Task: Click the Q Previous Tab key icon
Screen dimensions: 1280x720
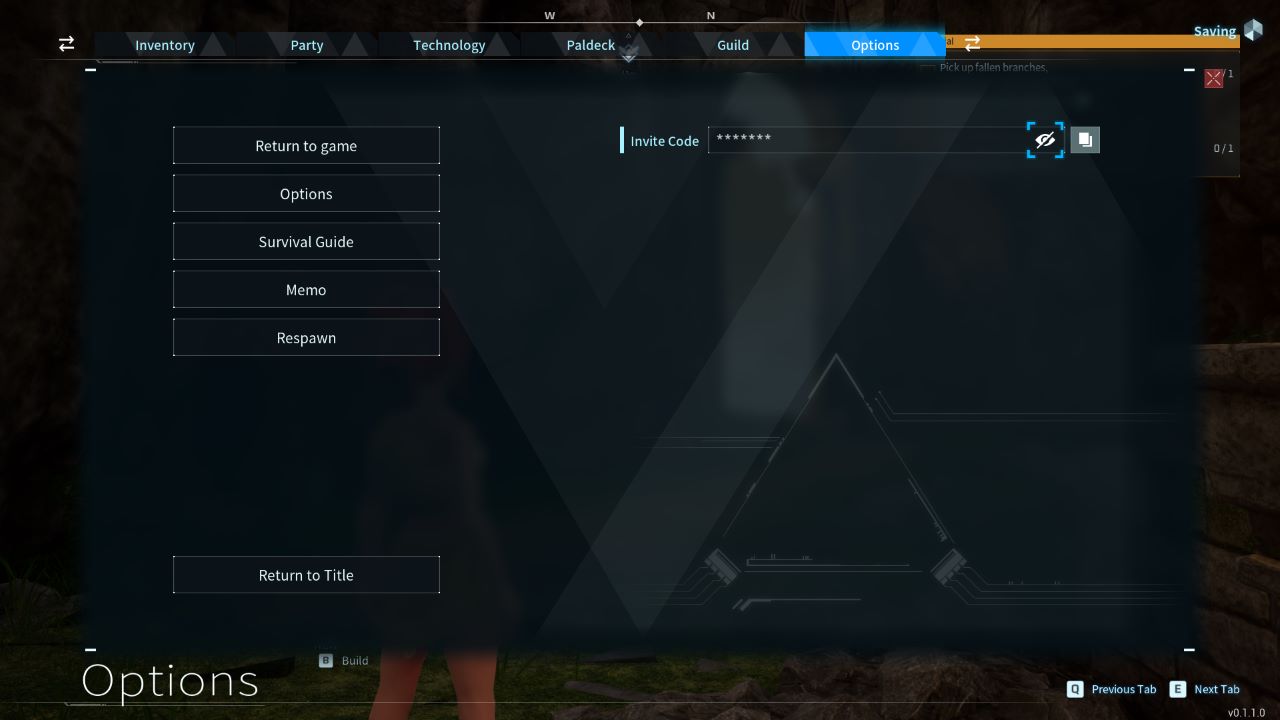Action: point(1075,689)
